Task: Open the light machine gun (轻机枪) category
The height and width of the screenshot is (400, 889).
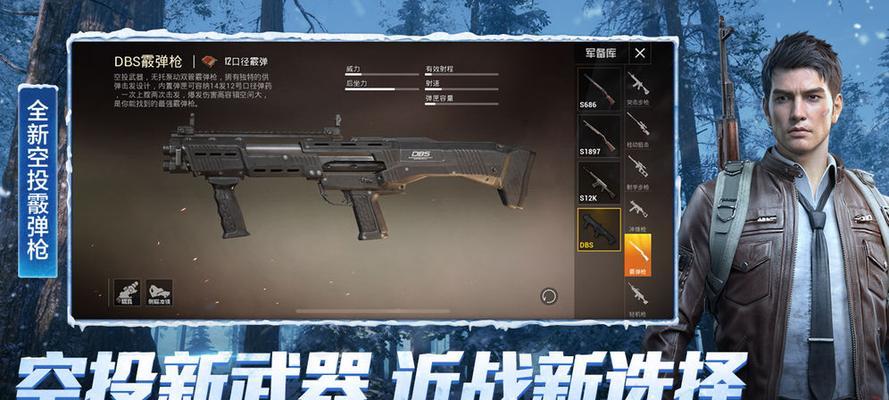Action: [x=637, y=296]
